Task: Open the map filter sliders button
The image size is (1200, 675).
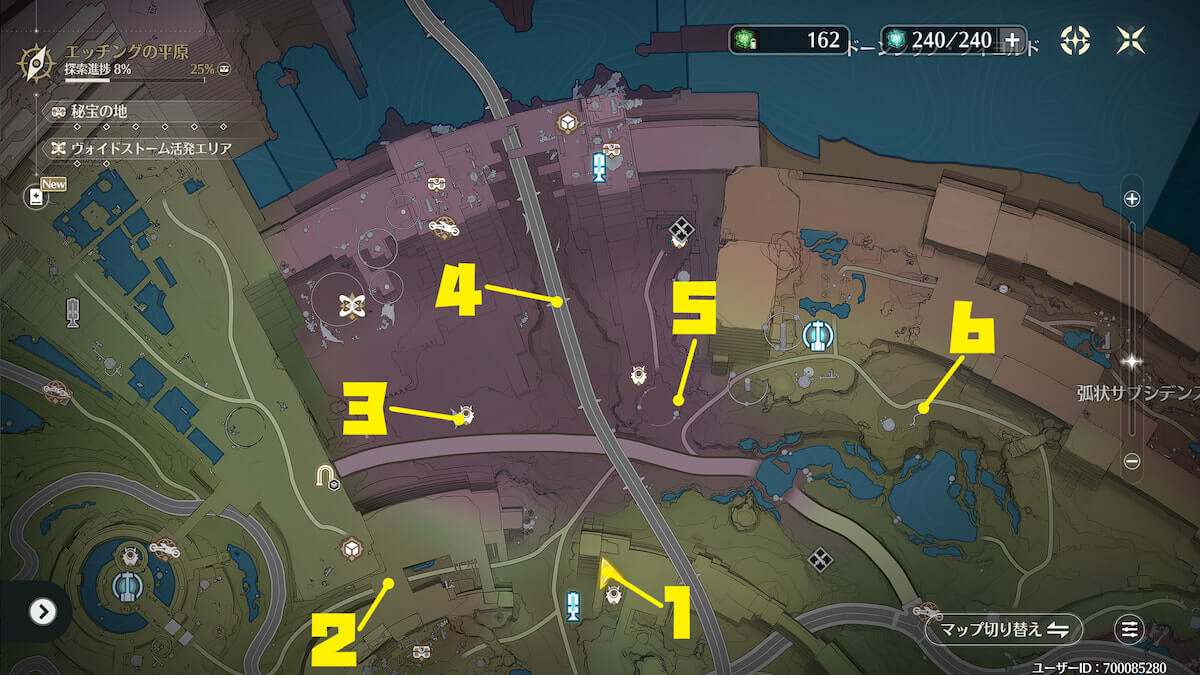Action: 1130,629
